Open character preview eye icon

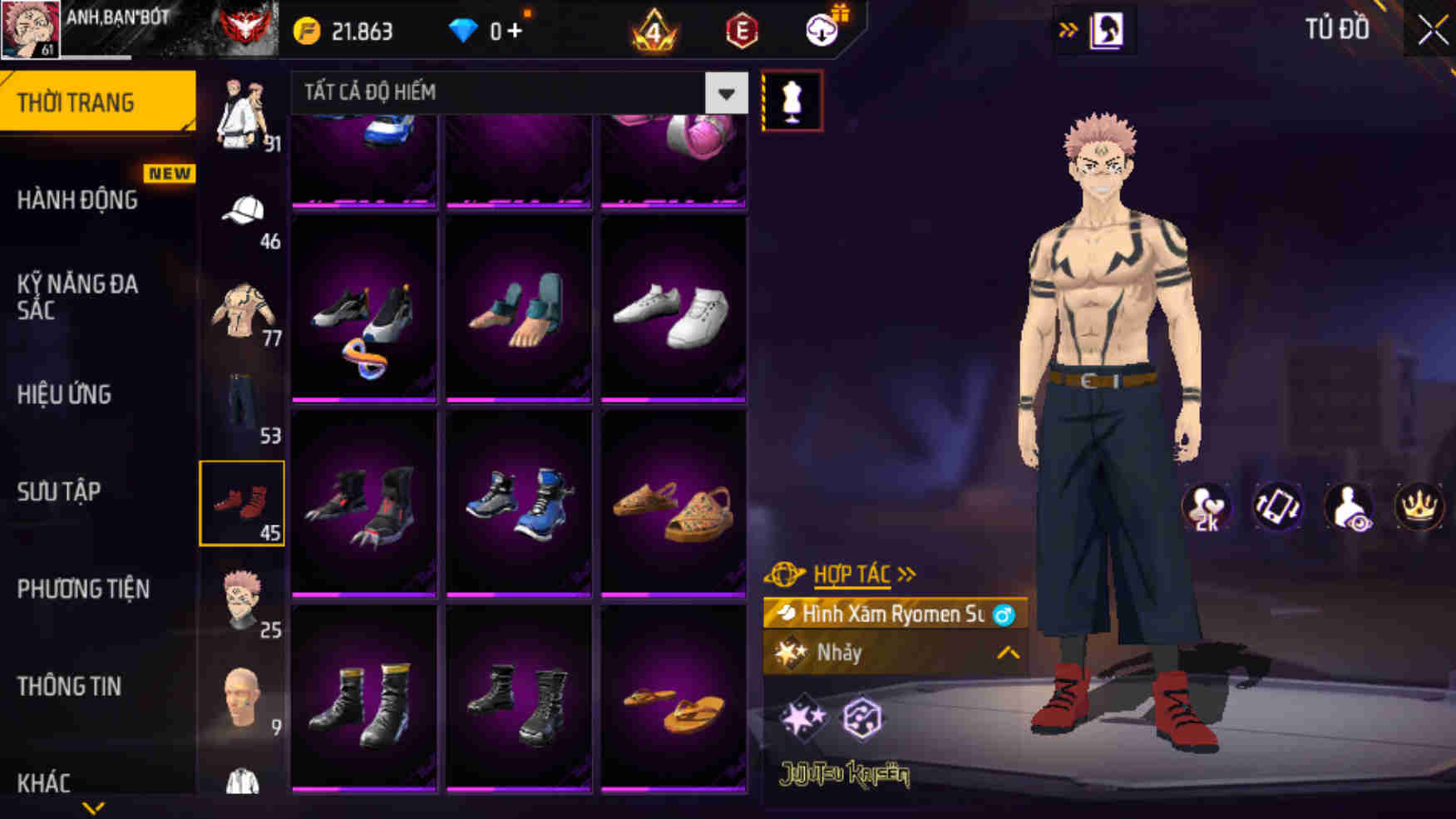point(1349,507)
